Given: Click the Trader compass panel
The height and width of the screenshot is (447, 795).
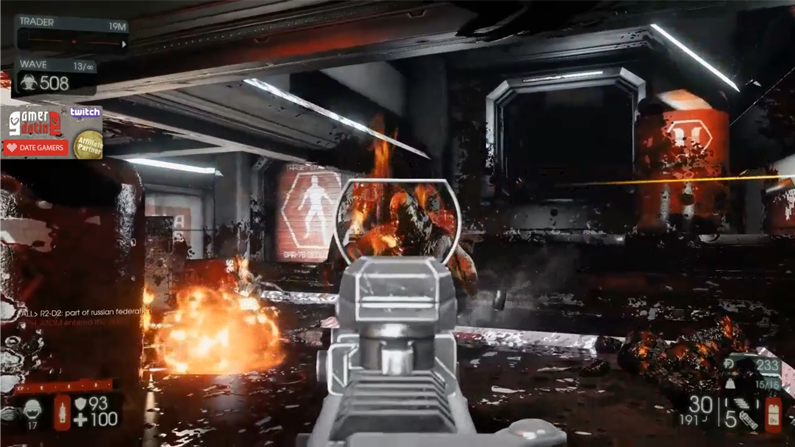Looking at the screenshot, I should (71, 35).
